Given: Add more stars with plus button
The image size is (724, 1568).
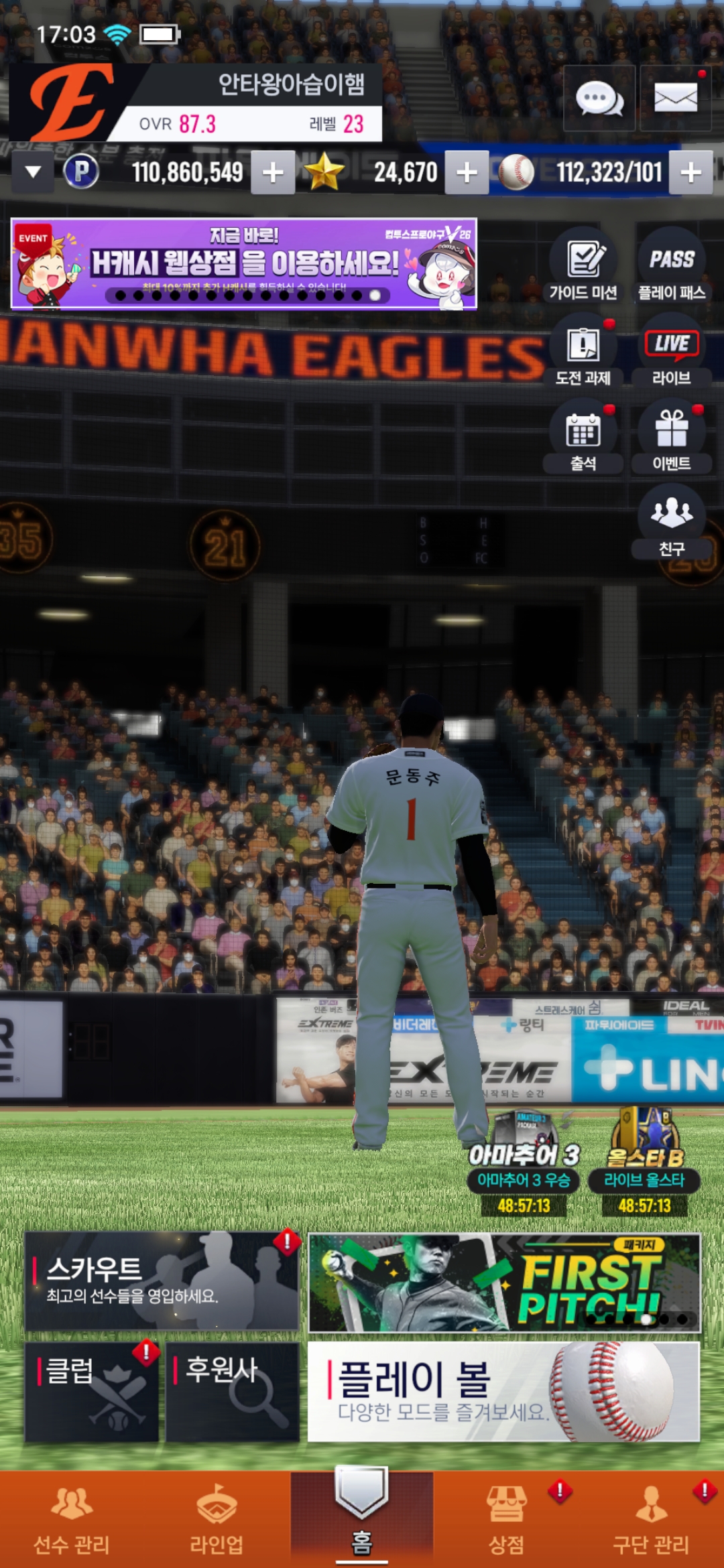Looking at the screenshot, I should pyautogui.click(x=467, y=173).
